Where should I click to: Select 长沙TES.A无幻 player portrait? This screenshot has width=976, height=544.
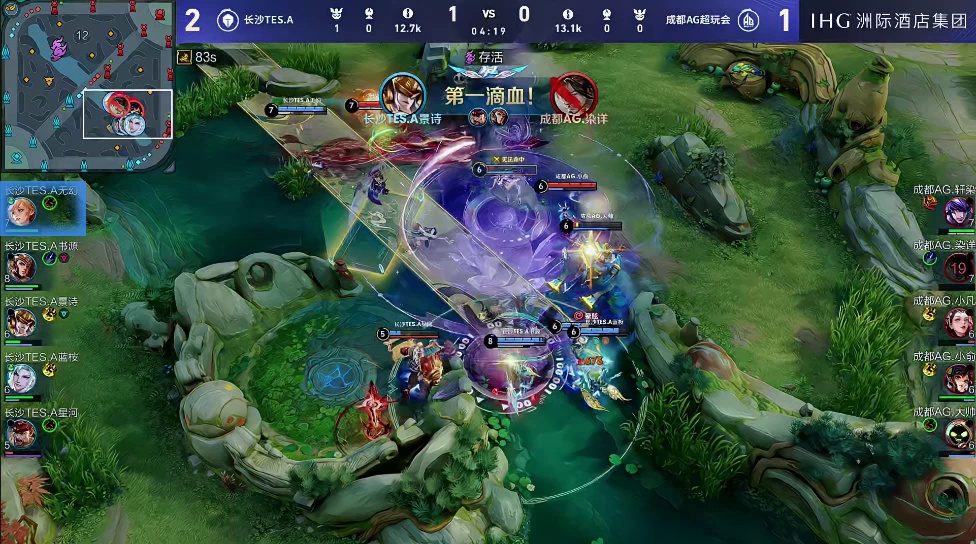click(x=21, y=211)
